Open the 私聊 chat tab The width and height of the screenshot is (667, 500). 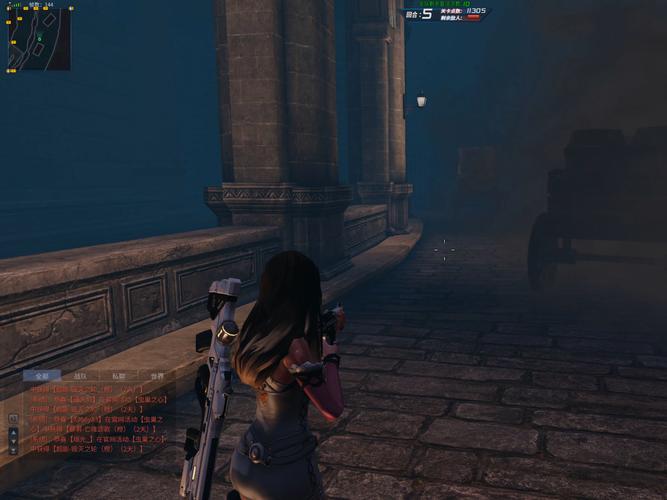(118, 376)
